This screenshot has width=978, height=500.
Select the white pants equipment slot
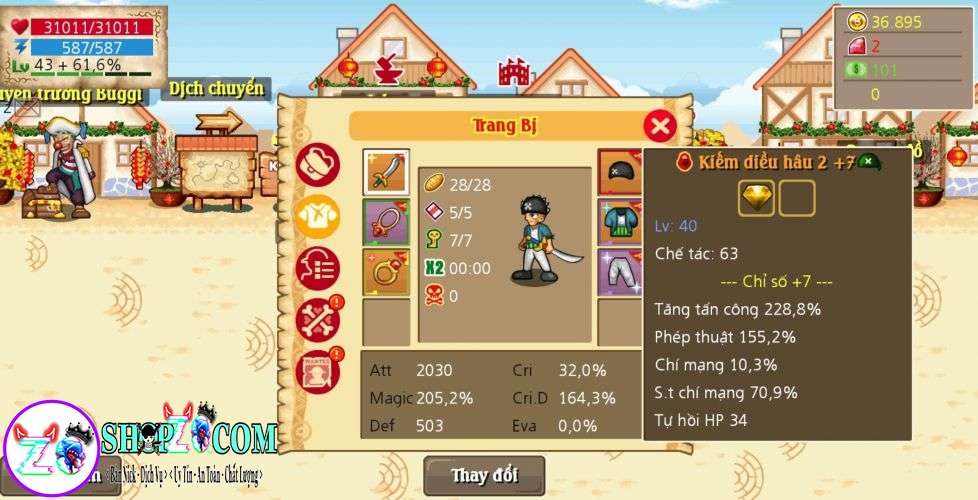tap(620, 271)
